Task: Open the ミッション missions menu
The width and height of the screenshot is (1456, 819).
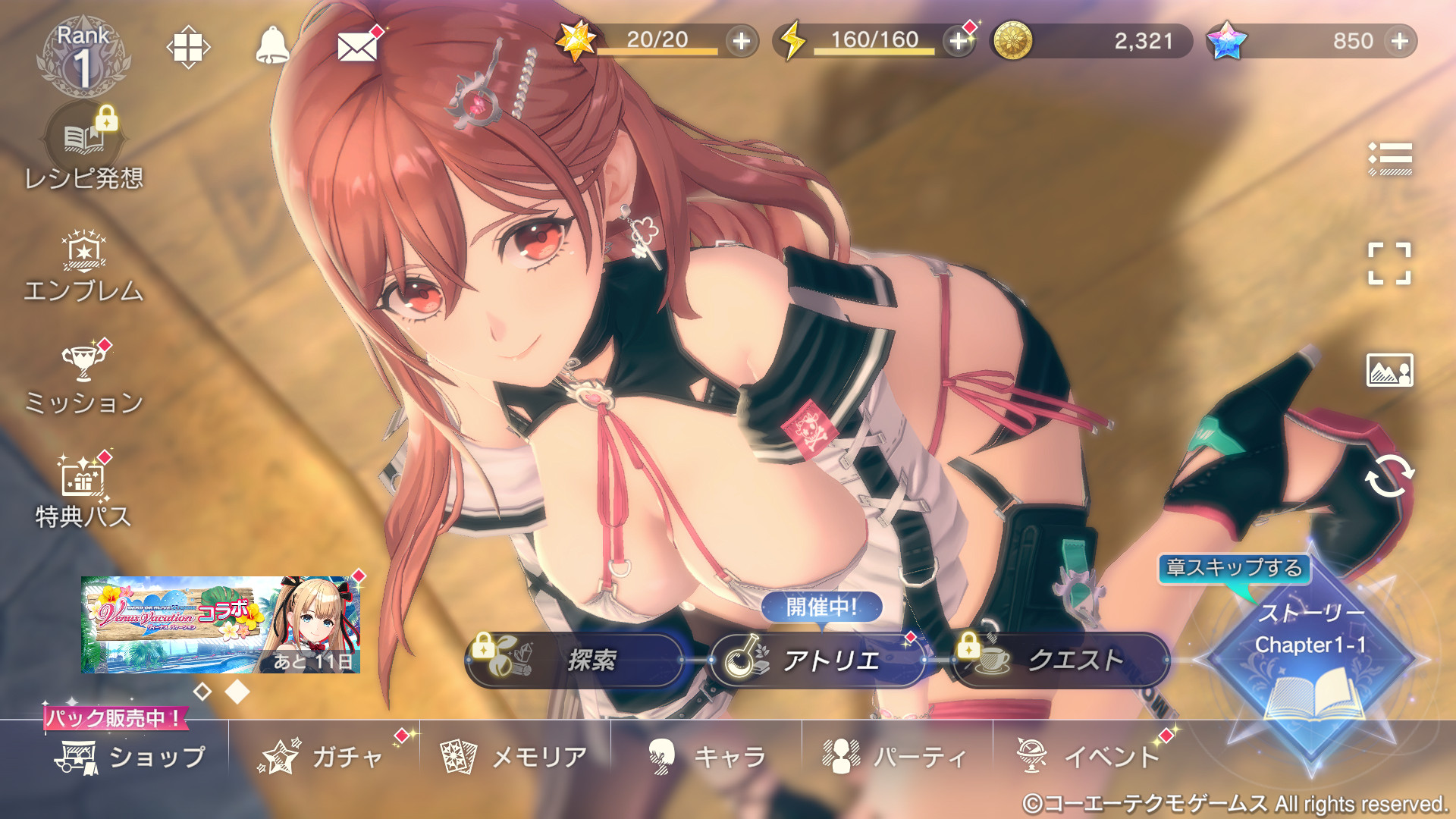Action: [x=83, y=380]
